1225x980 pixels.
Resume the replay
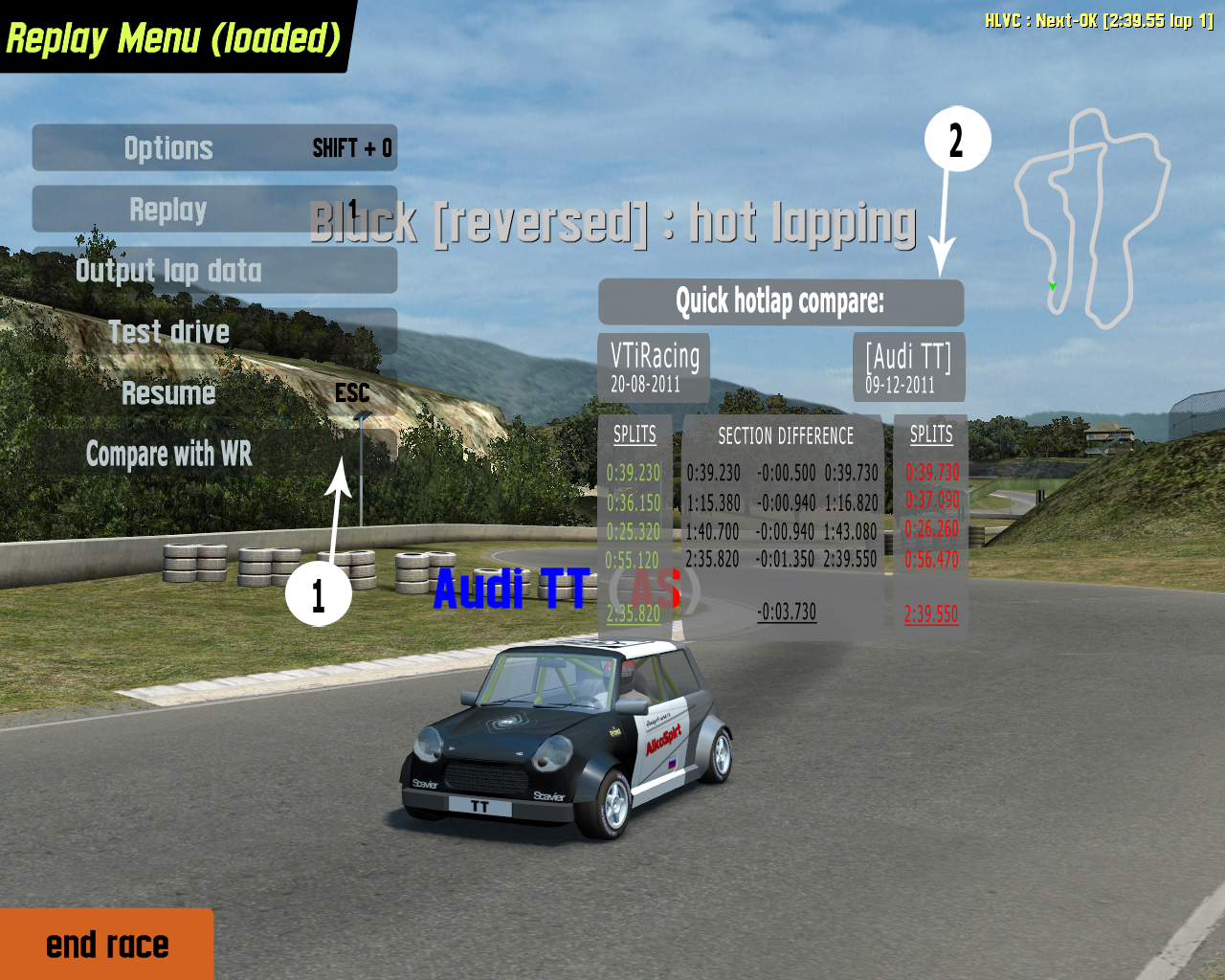click(x=214, y=393)
